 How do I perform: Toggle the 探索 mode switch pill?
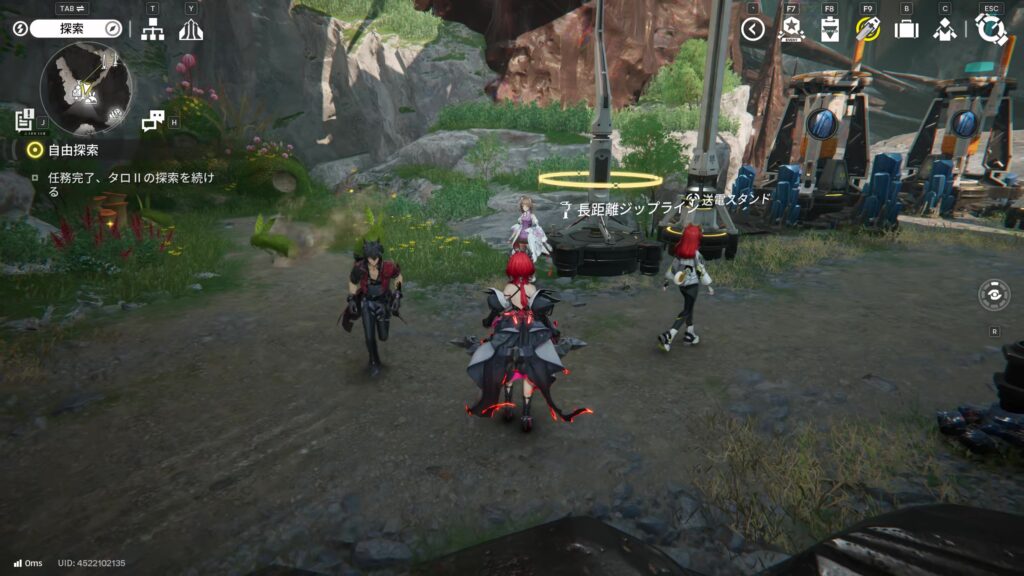click(x=75, y=29)
